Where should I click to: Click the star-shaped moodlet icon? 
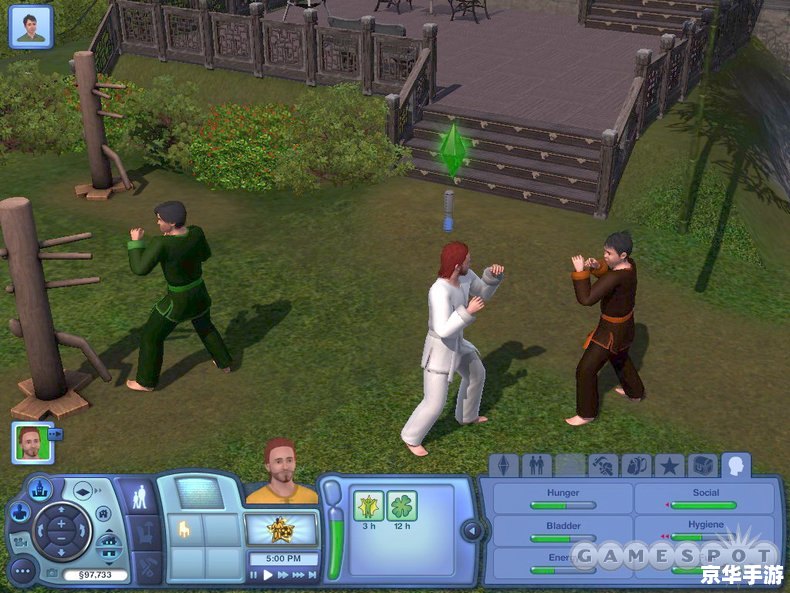[x=369, y=506]
